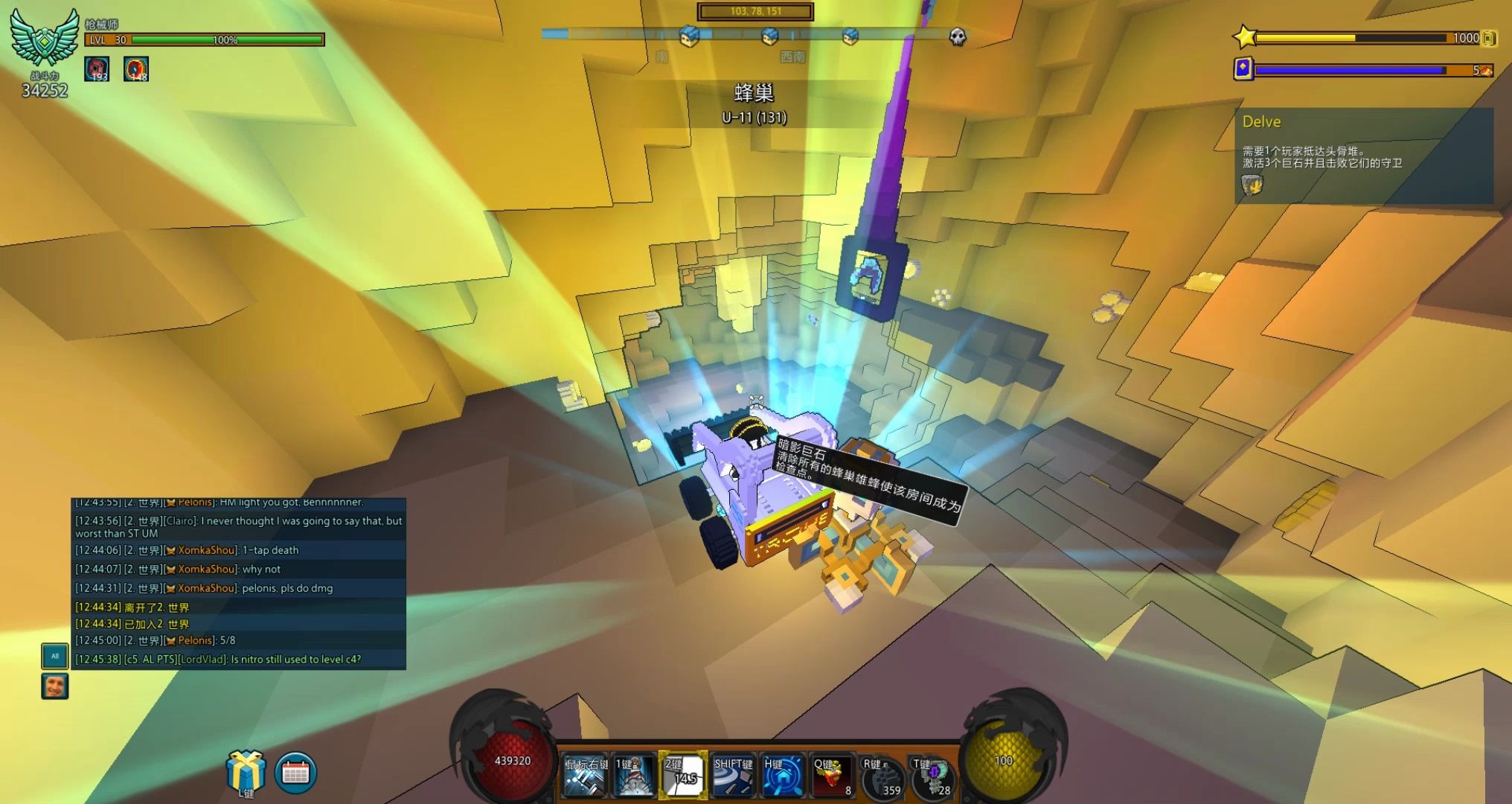This screenshot has width=1512, height=804.
Task: Select the shield icon in the Delve panel
Action: [1252, 184]
